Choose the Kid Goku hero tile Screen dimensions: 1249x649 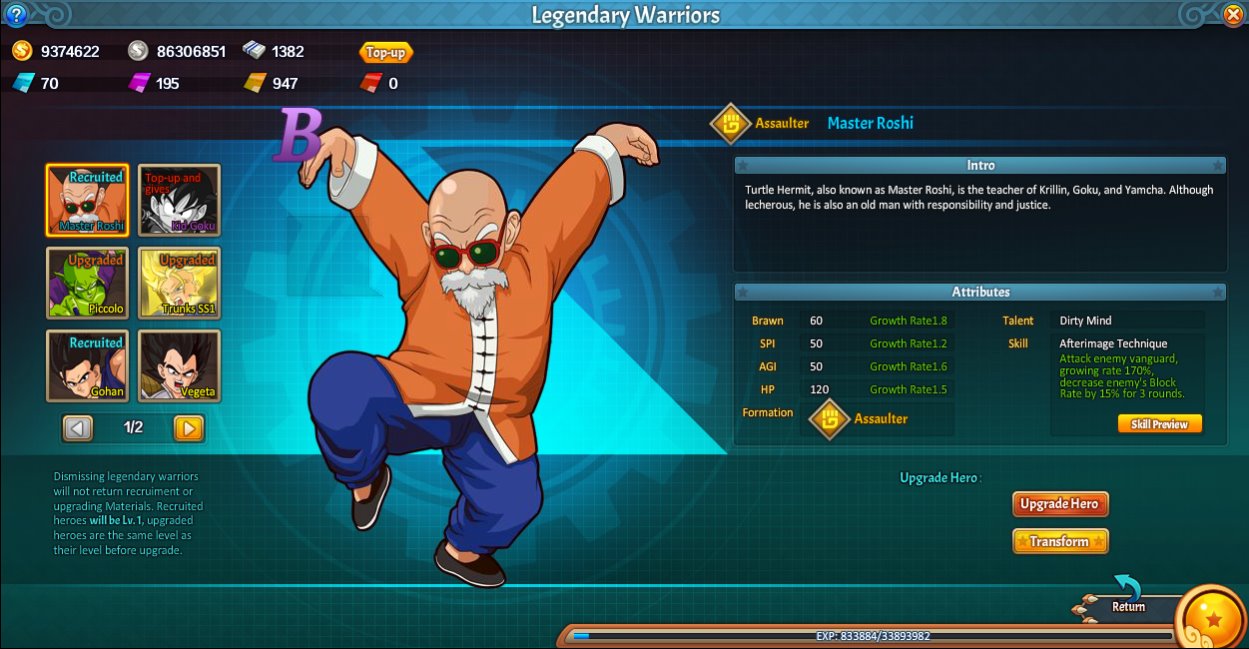tap(179, 200)
